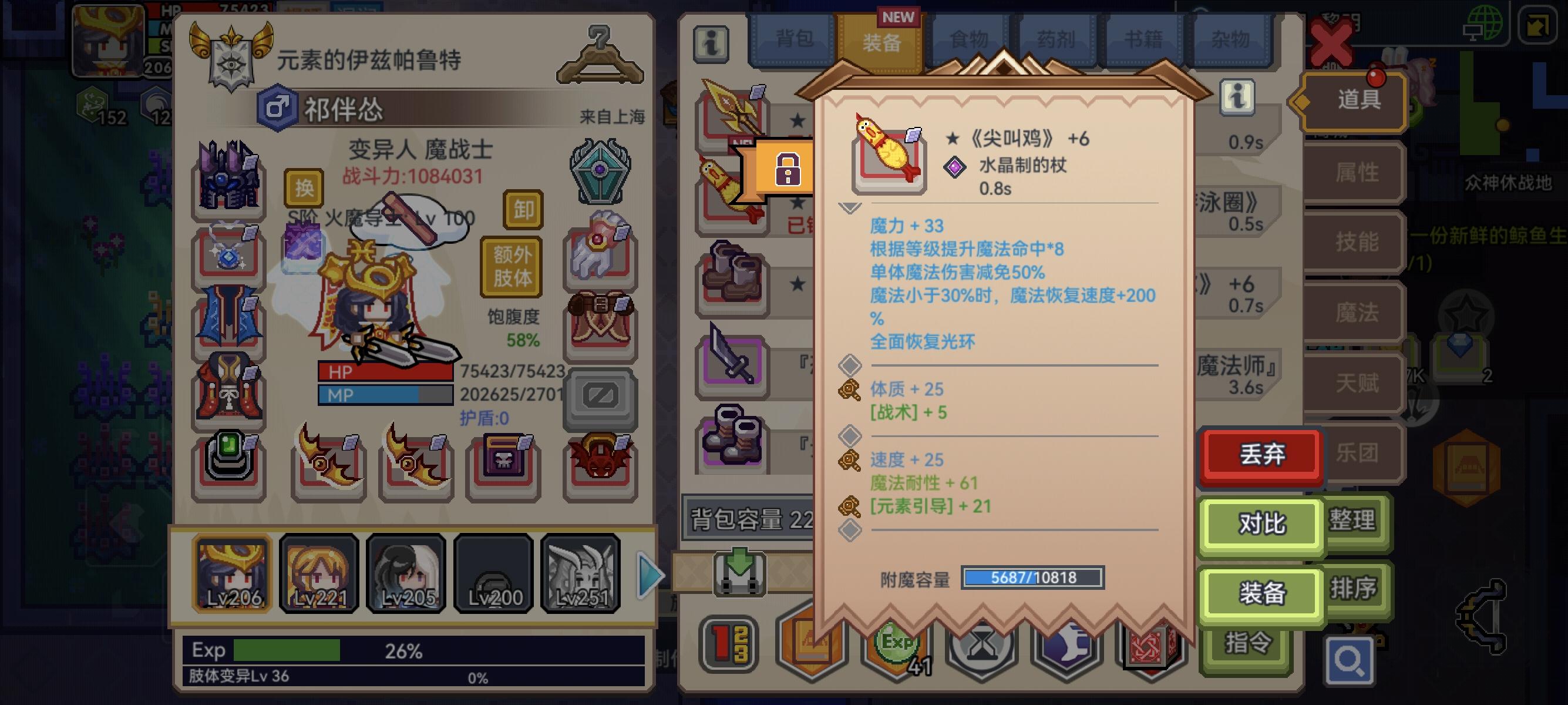Select the purple dagger item in the equipment list
The image size is (1568, 705).
[733, 366]
